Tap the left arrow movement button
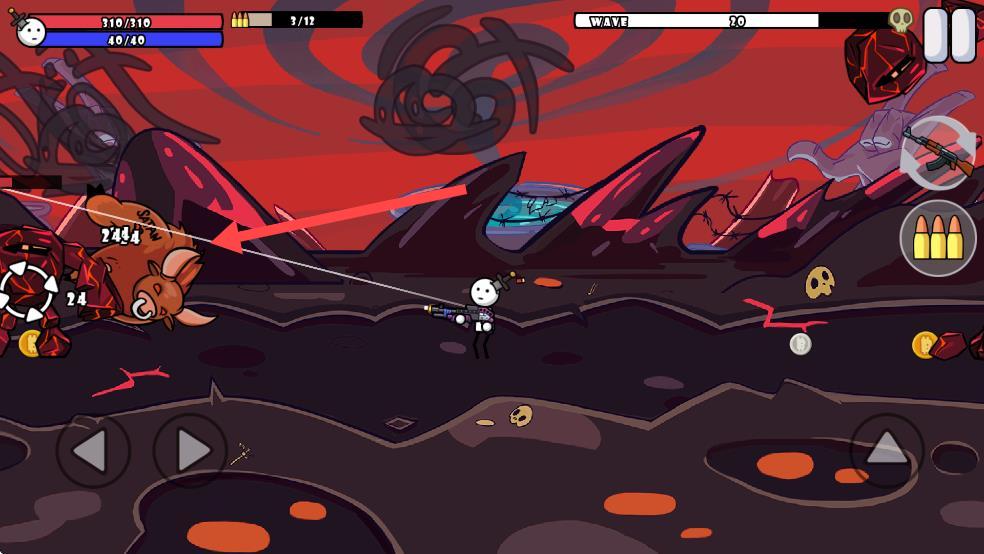Screen dimensions: 984x554 (x=92, y=451)
